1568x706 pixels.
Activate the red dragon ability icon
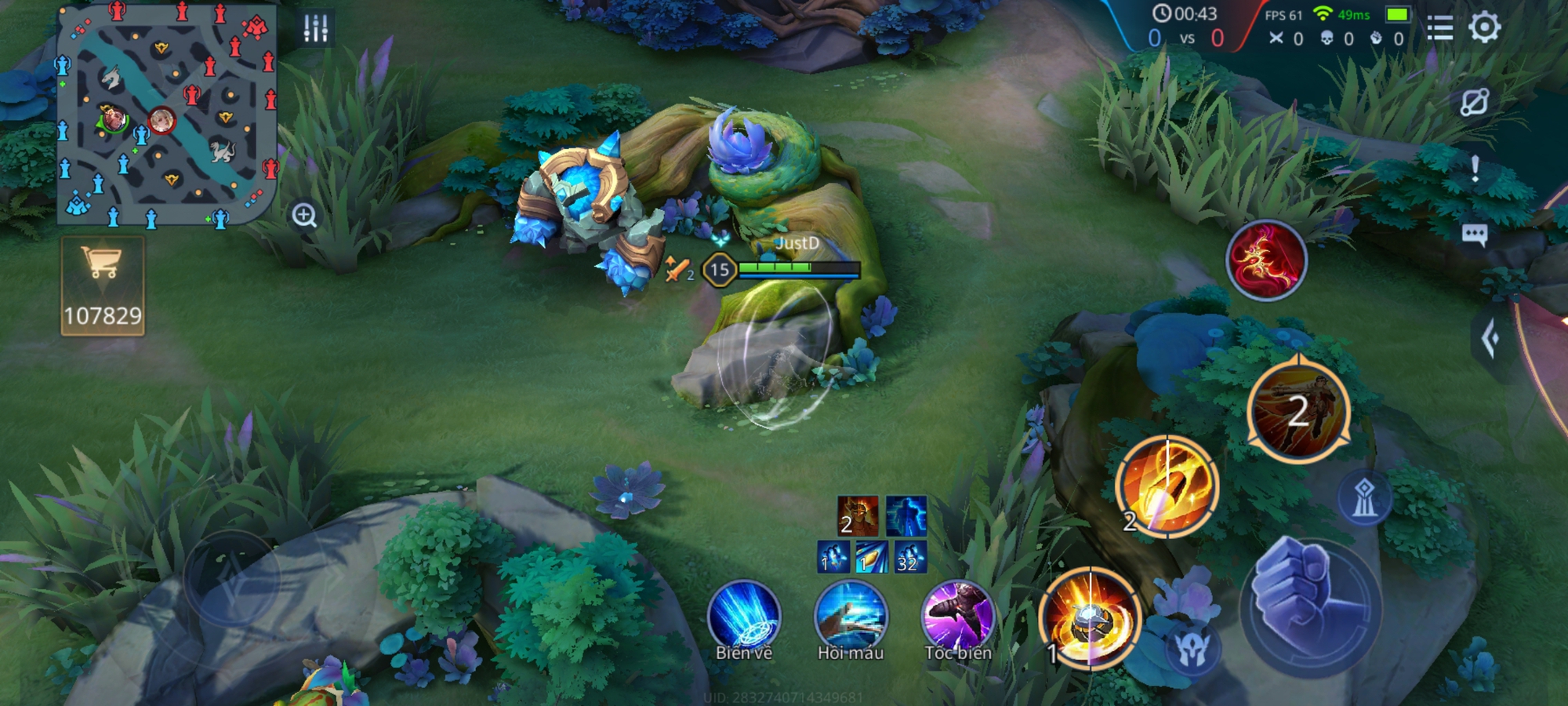coord(1266,261)
